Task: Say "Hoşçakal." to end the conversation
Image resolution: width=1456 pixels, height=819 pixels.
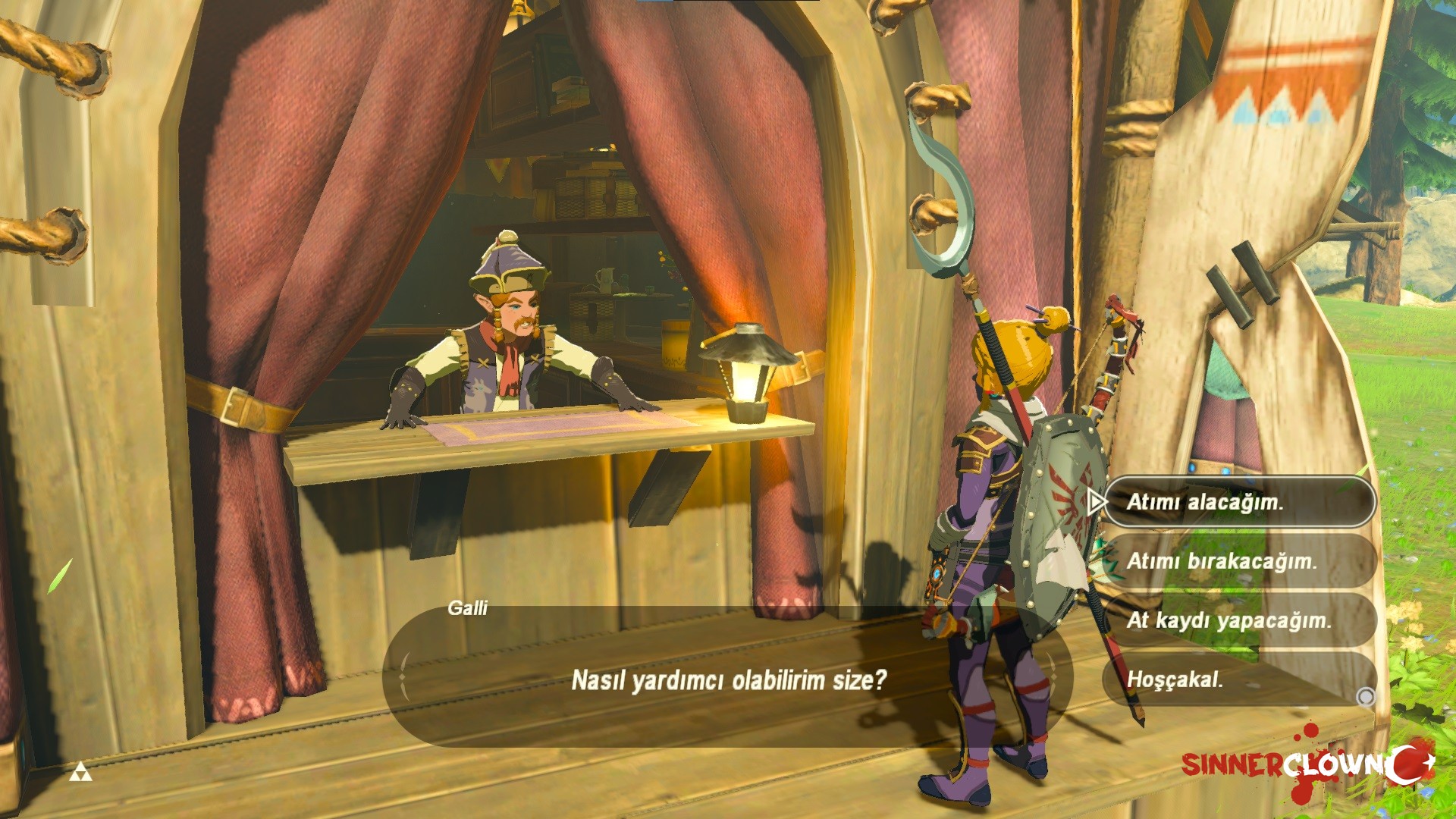Action: [1238, 679]
